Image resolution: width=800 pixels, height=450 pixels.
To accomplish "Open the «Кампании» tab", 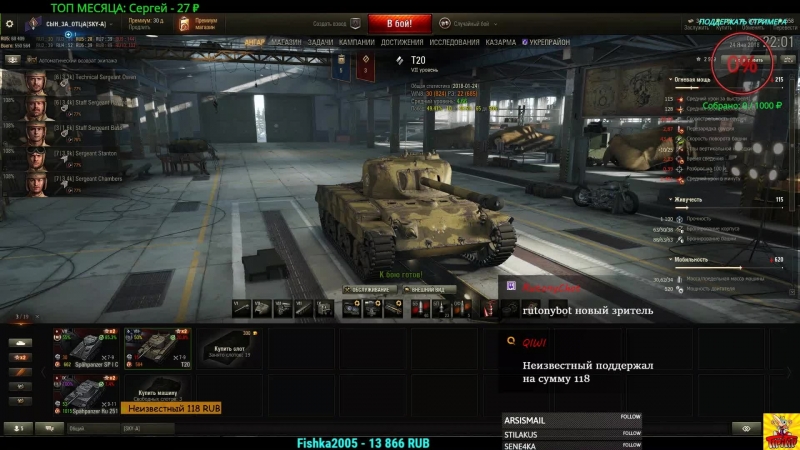I will 356,43.
